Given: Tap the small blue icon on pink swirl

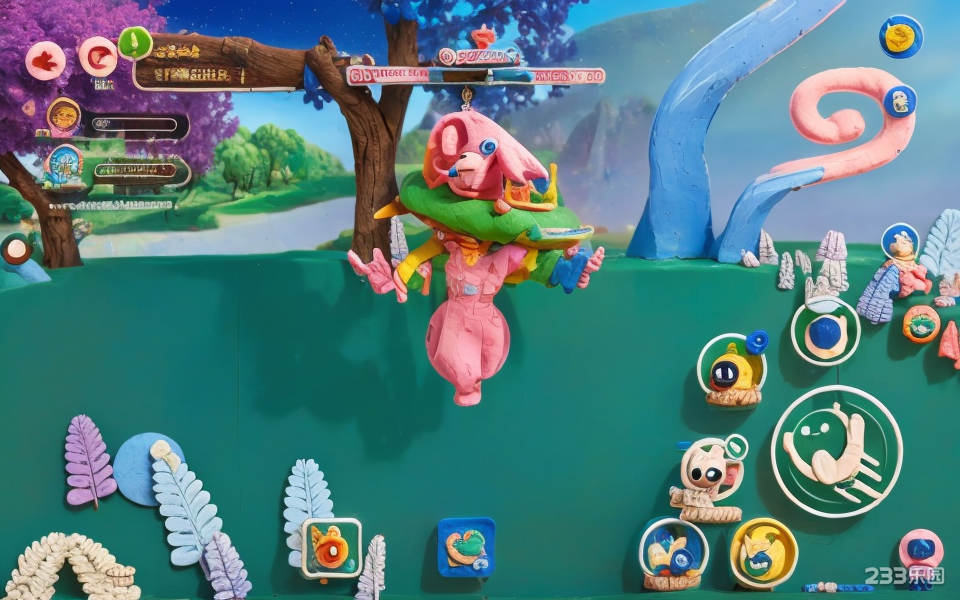Looking at the screenshot, I should [899, 101].
